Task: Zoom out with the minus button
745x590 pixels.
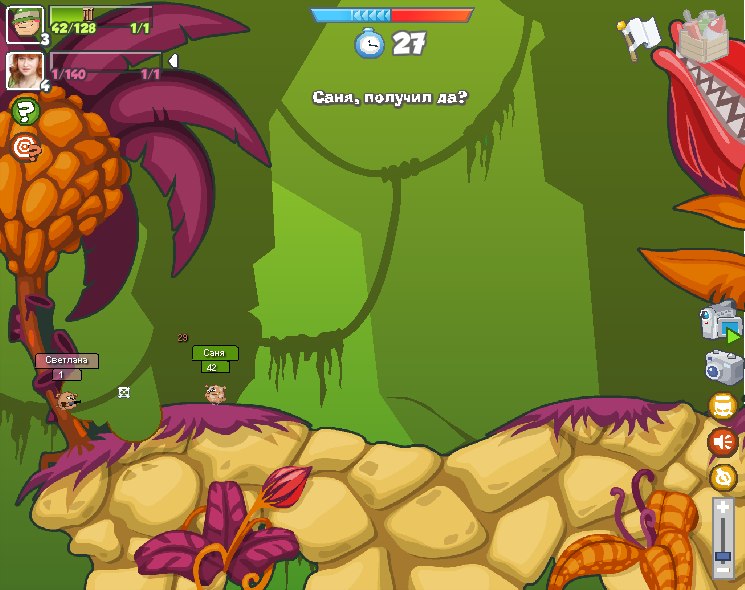Action: pyautogui.click(x=723, y=570)
